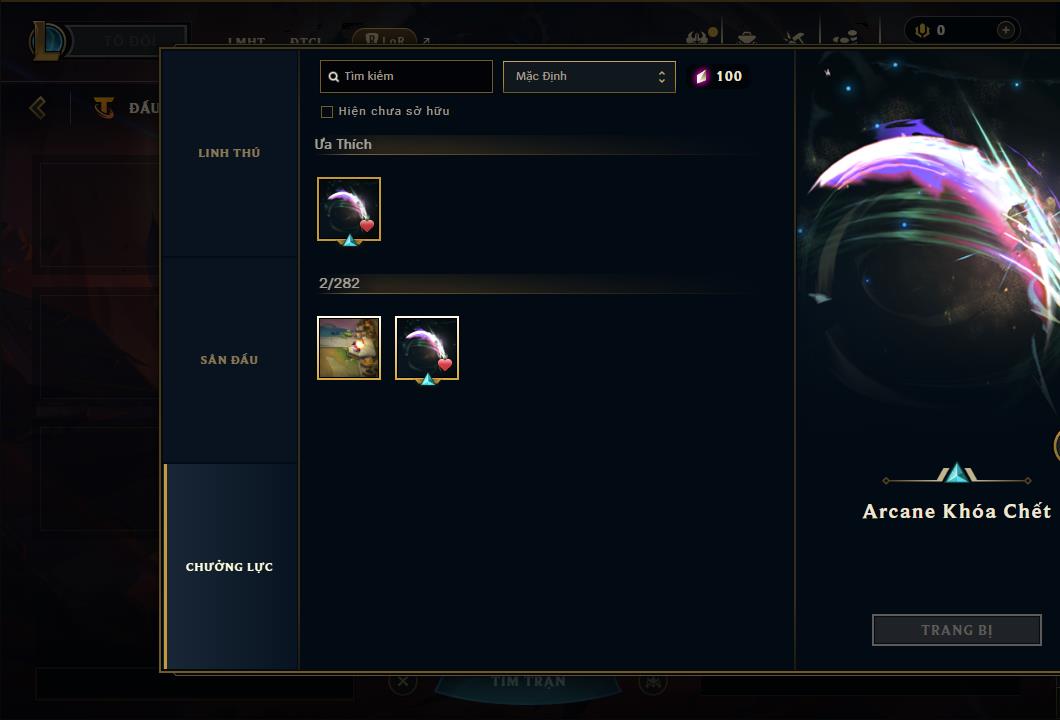Screen dimensions: 1060x720
Task: Switch to the Linh Thú tab
Action: tap(229, 153)
